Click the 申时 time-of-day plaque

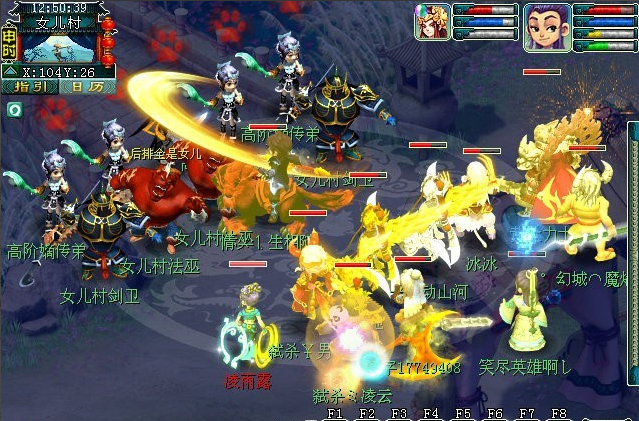click(9, 43)
